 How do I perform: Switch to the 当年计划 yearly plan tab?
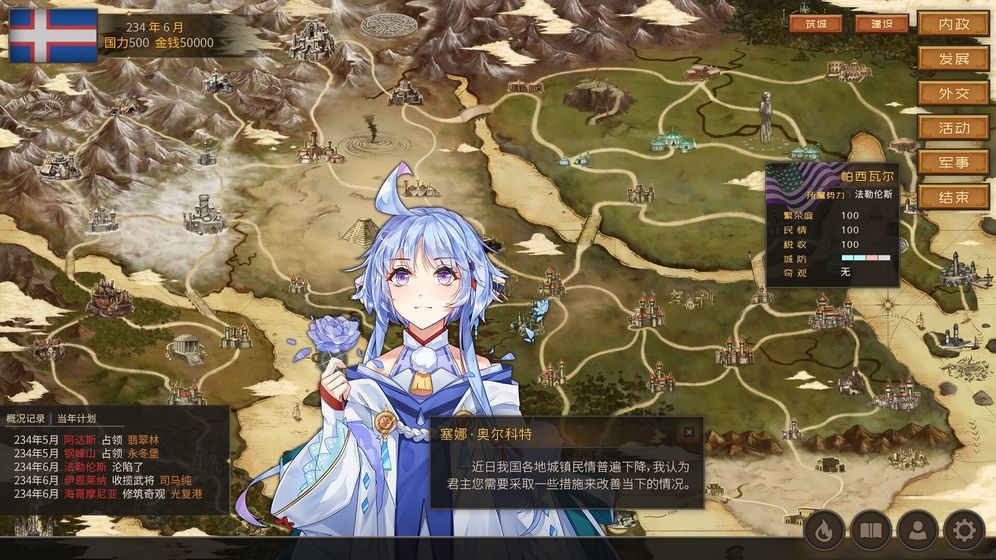tap(76, 418)
